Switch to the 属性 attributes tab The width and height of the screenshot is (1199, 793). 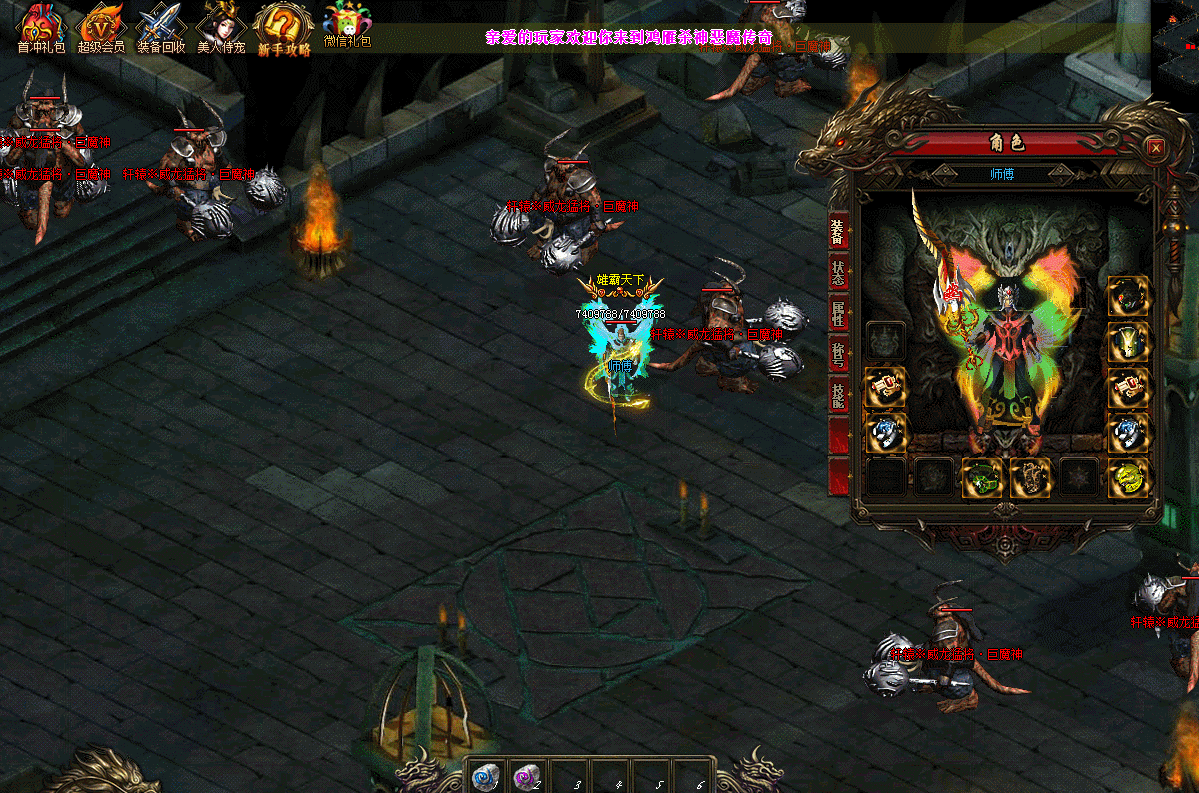pyautogui.click(x=838, y=314)
